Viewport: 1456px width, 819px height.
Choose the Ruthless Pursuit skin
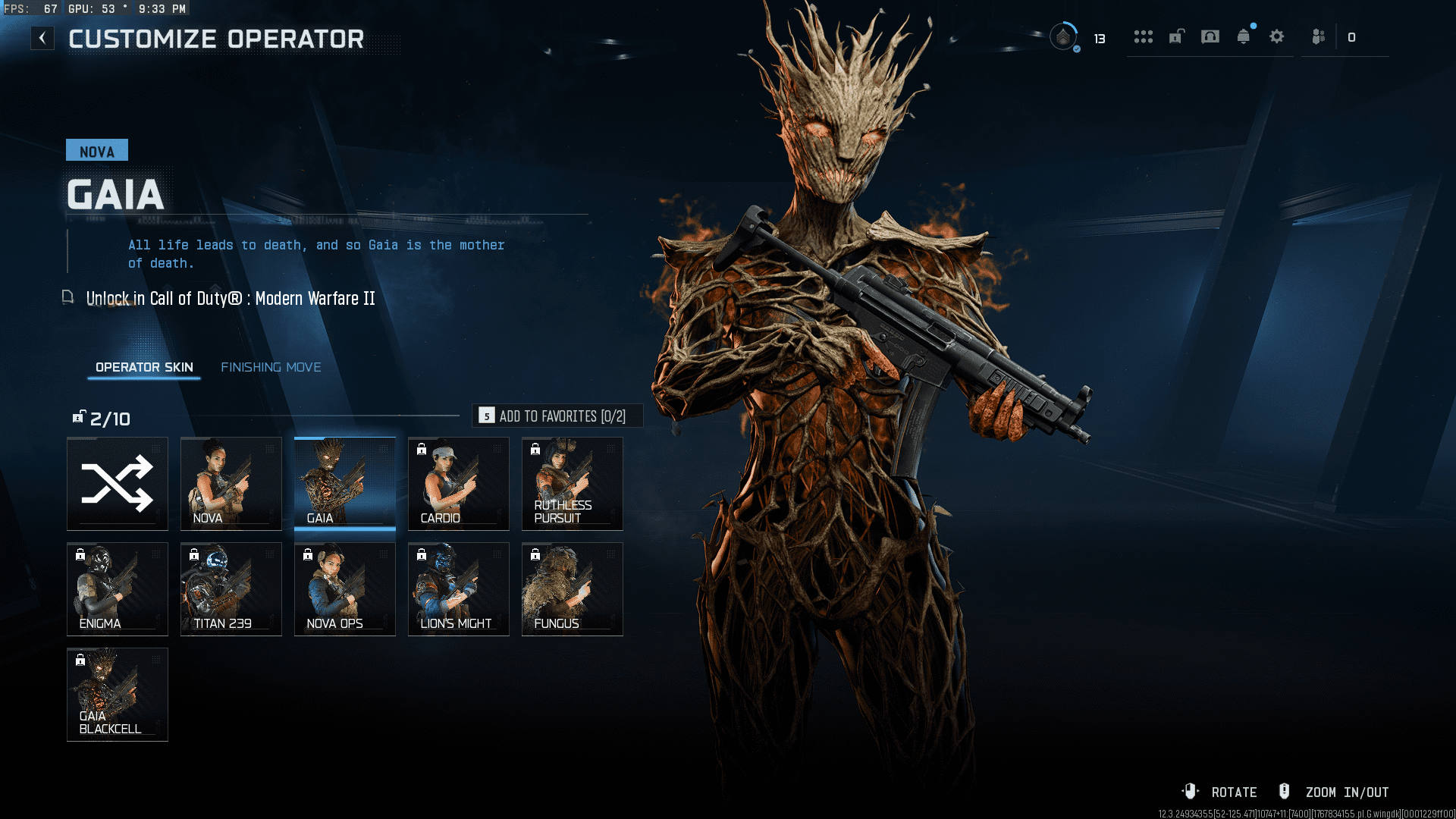pyautogui.click(x=573, y=483)
